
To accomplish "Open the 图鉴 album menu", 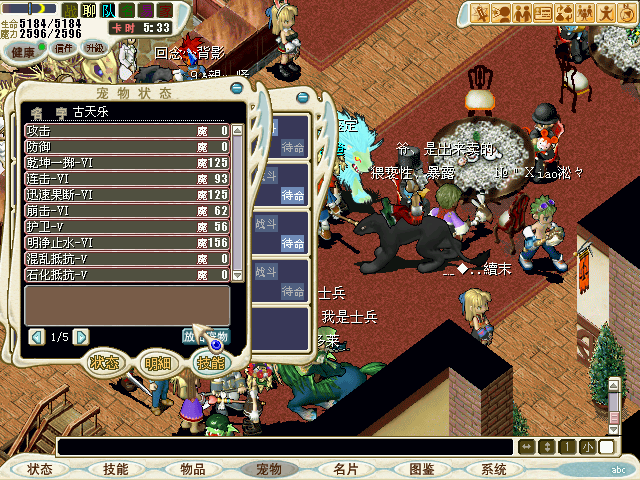I will [421, 469].
